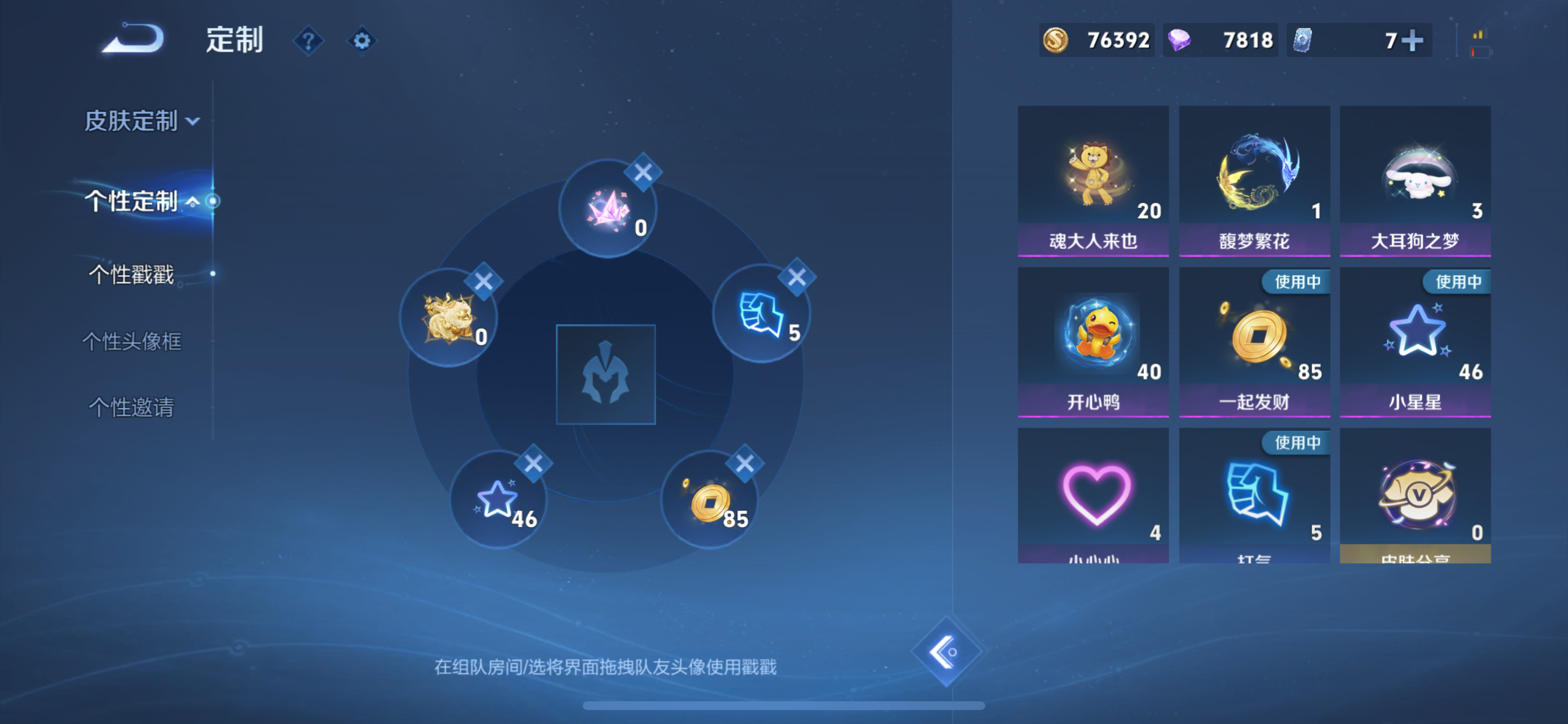Select the 开心鸭 duck sticker
Screen dimensions: 1568x724
click(1093, 340)
